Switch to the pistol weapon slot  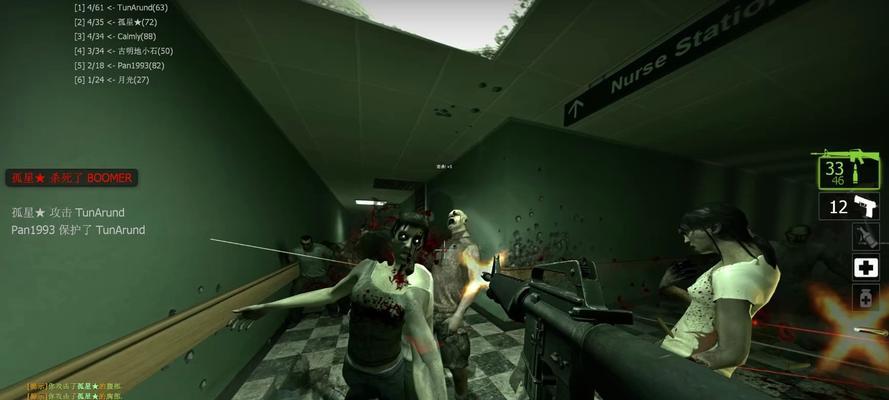coord(849,207)
